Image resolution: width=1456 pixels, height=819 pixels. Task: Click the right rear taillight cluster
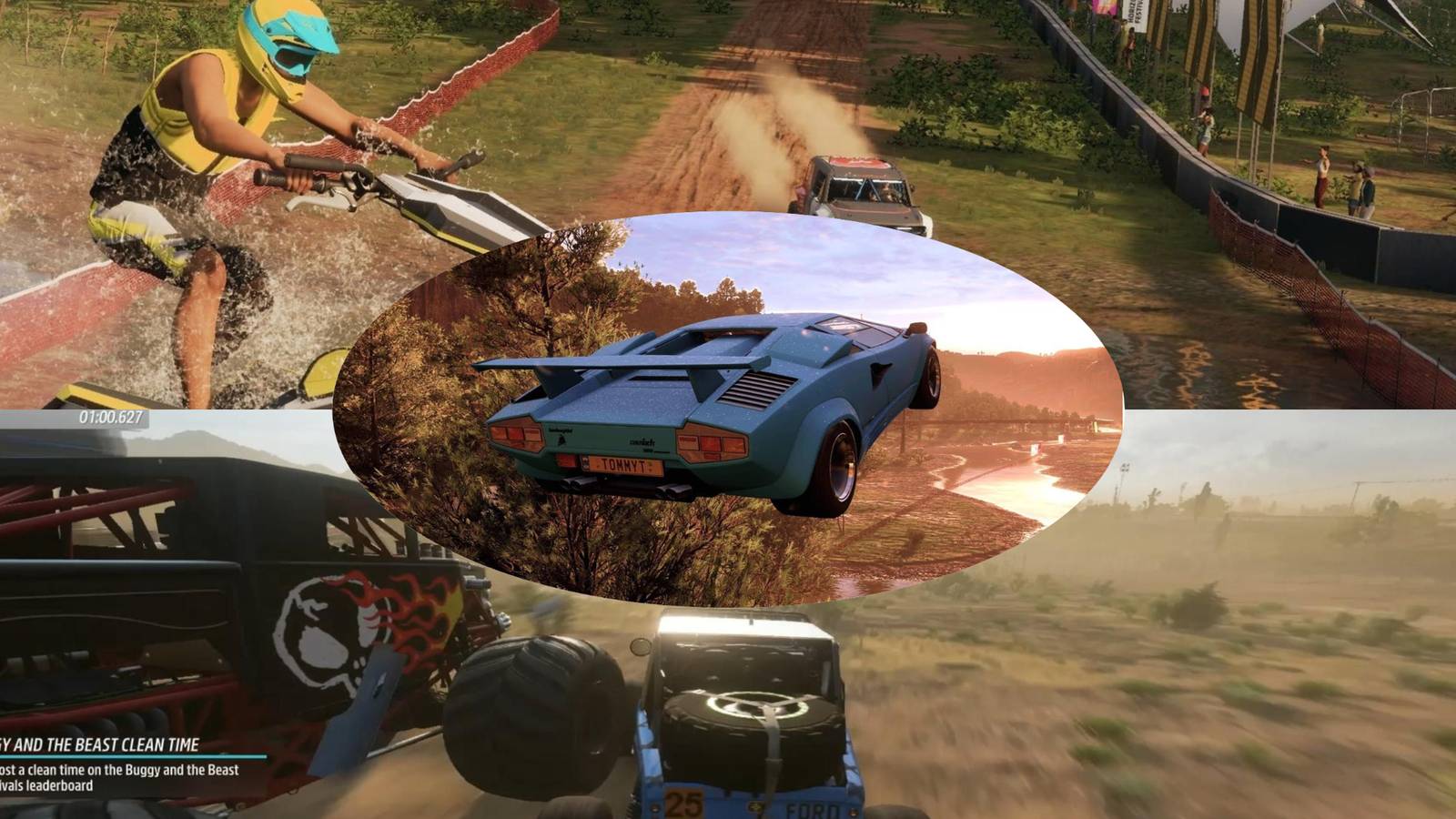[712, 443]
